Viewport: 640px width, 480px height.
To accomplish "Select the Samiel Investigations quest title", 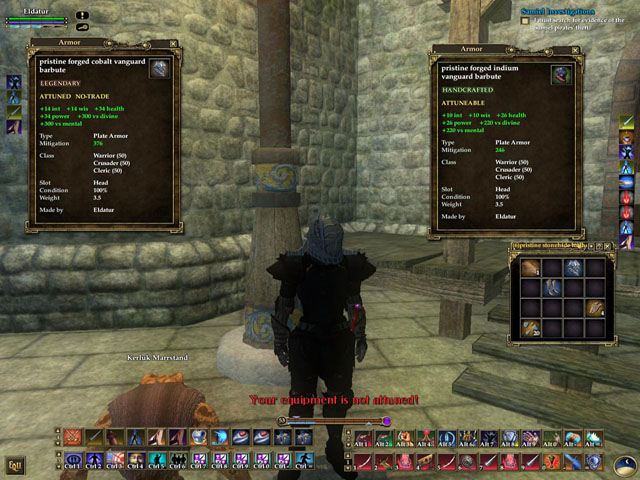I will coord(556,10).
